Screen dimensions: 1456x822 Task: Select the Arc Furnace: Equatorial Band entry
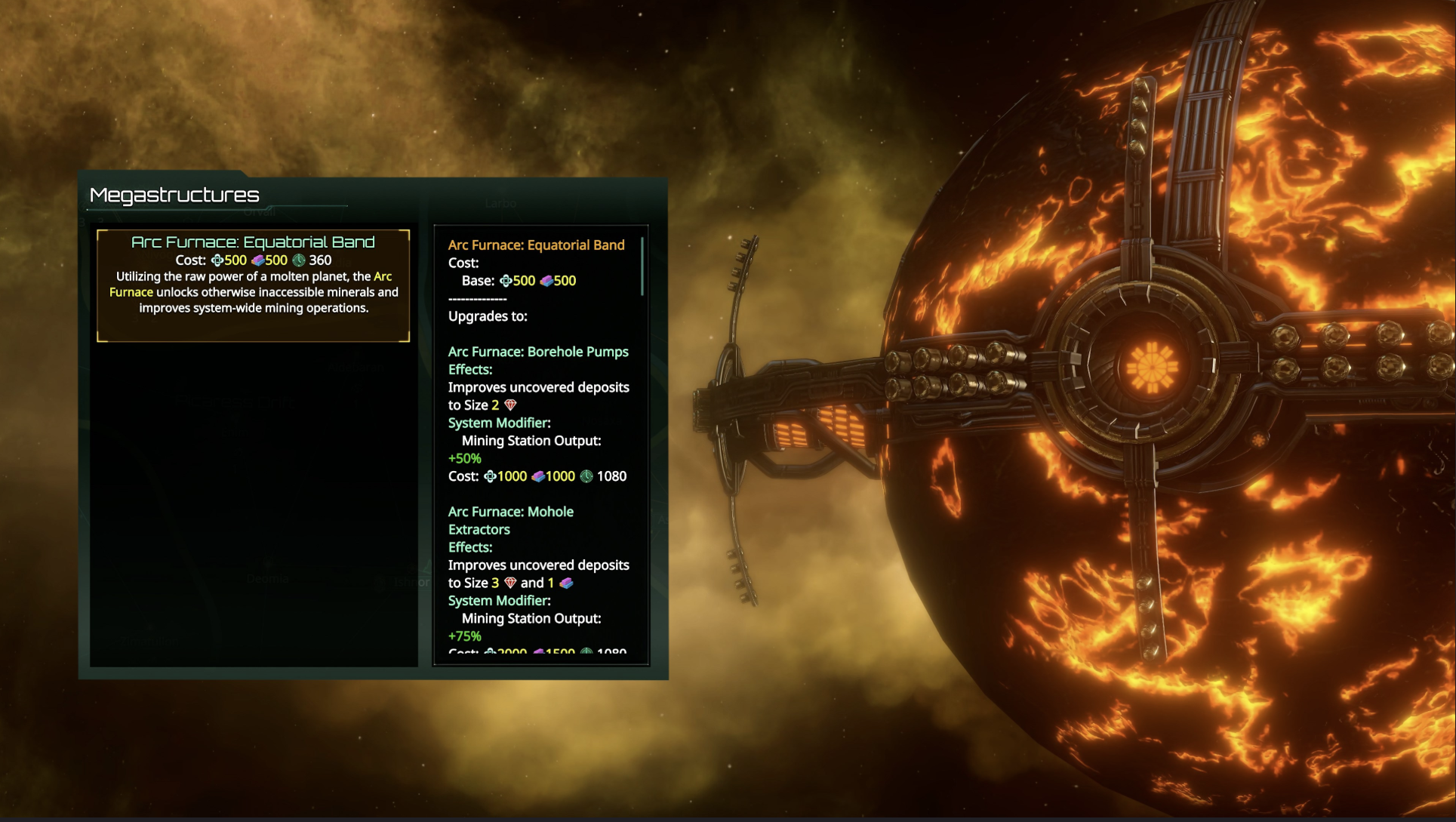[253, 285]
